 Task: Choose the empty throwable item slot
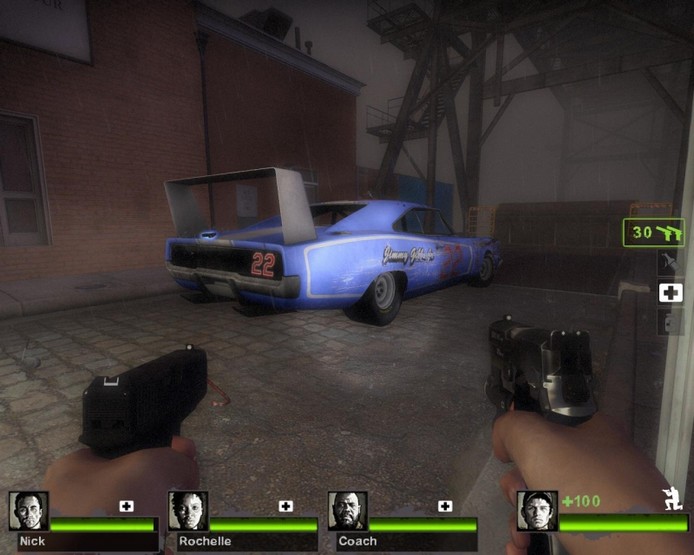(x=669, y=264)
